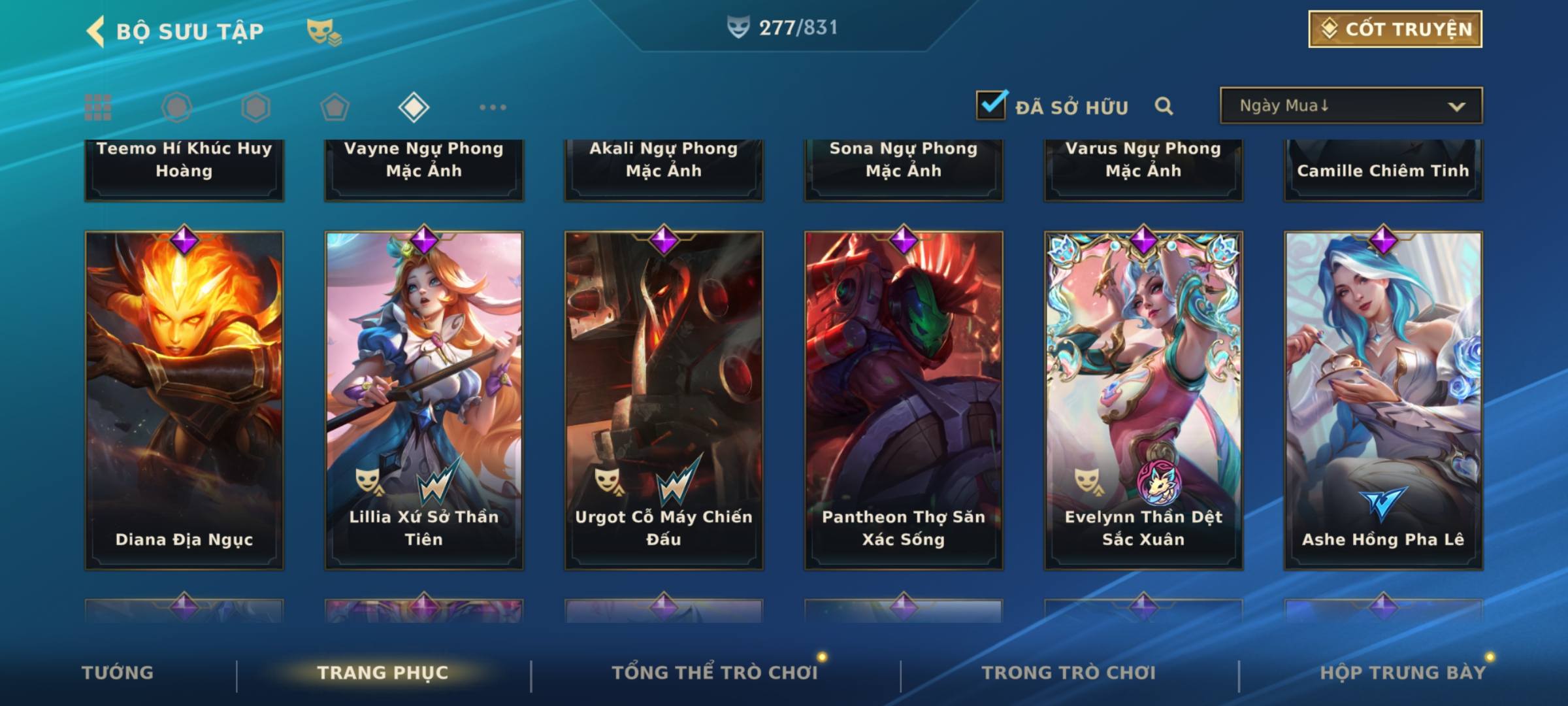Screen dimensions: 1568x706
Task: Choose the diamond rarity filter
Action: [414, 107]
